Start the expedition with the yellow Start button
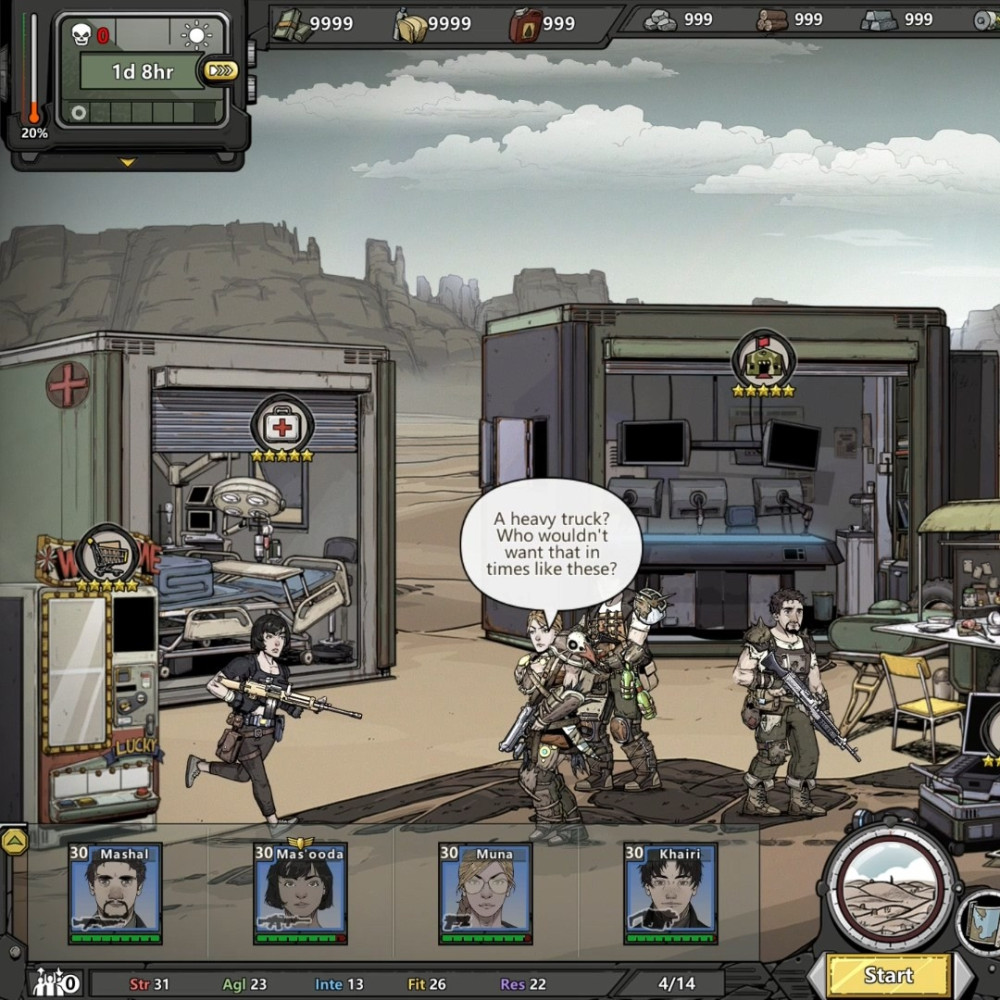 click(x=888, y=975)
